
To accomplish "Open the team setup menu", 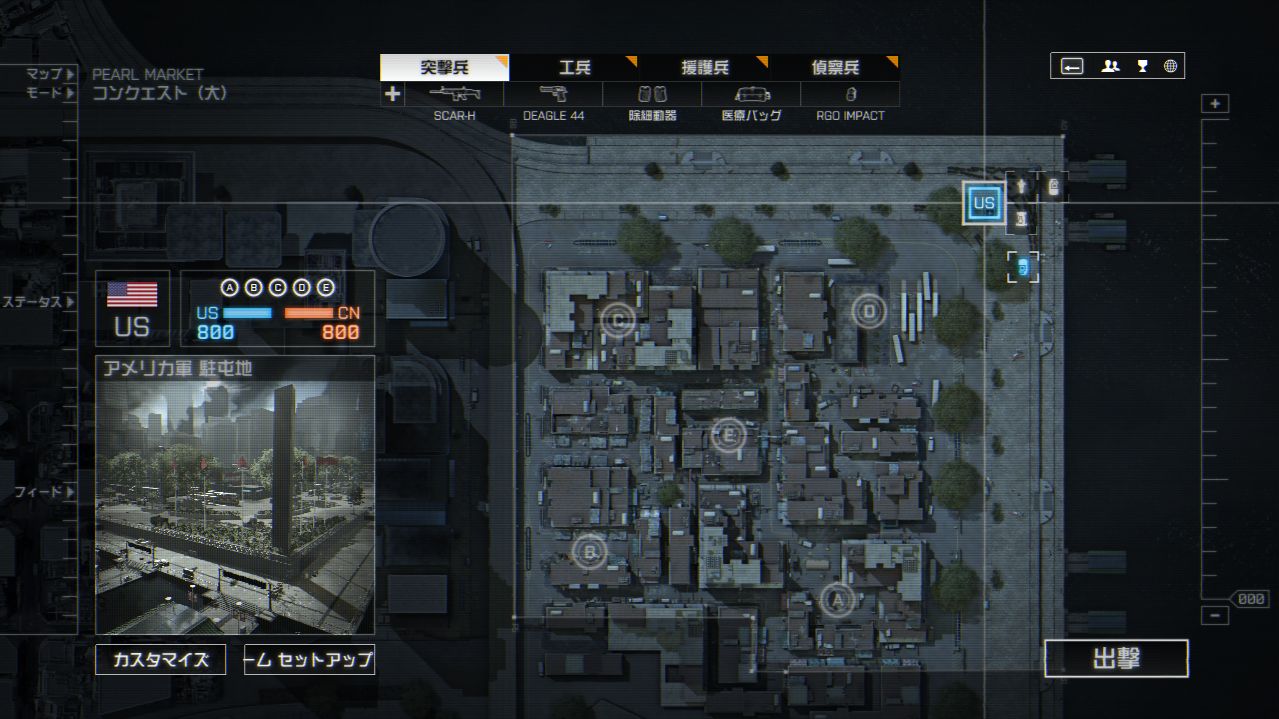I will click(309, 660).
